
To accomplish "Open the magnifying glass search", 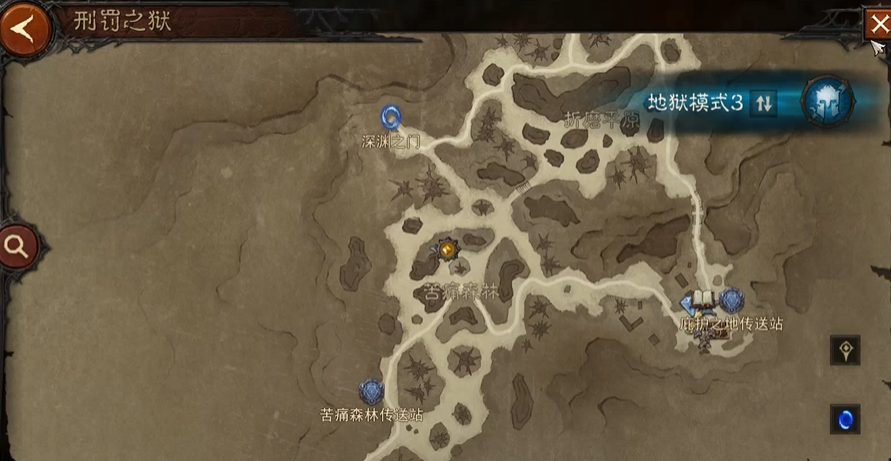I will [x=17, y=245].
